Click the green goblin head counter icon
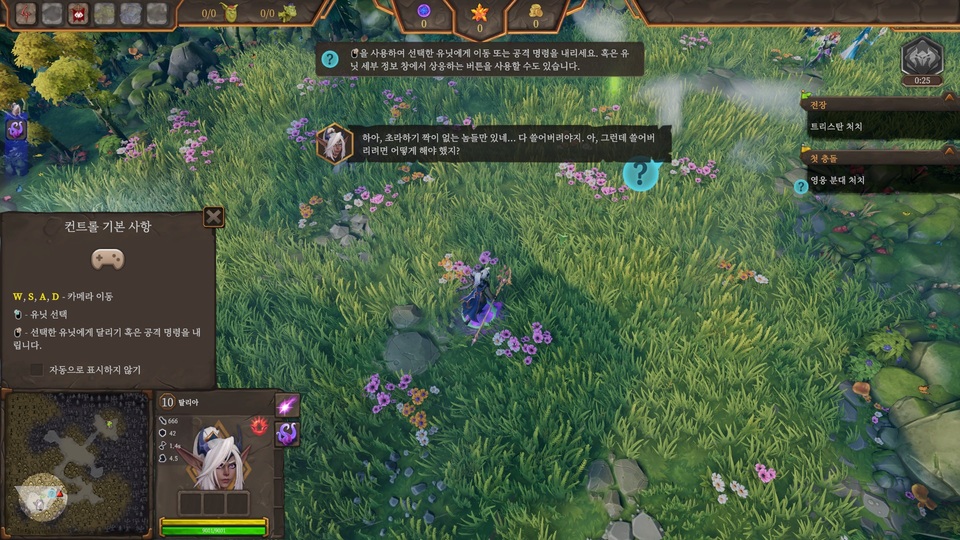The image size is (960, 540). (x=231, y=13)
